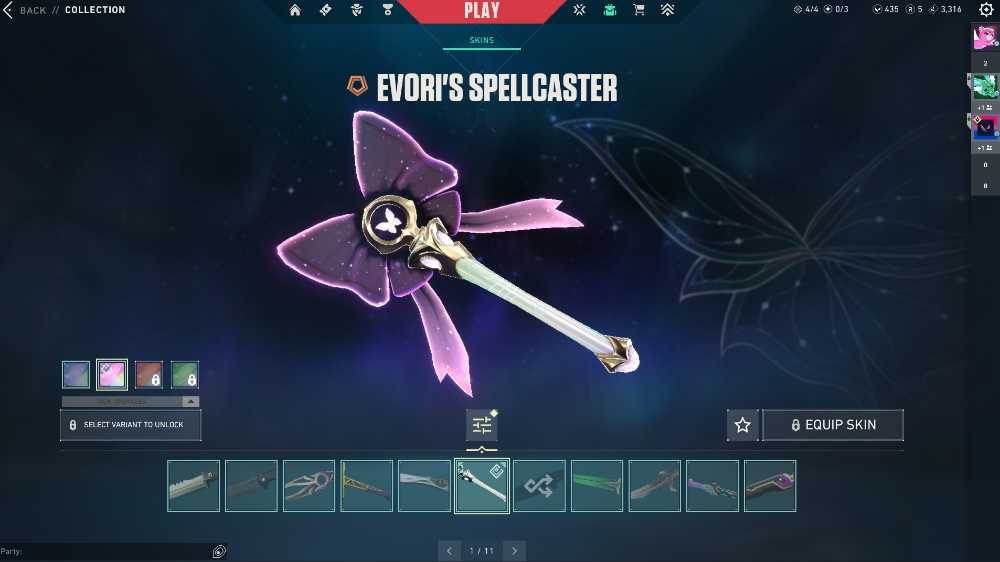
Task: Equip the Evori's Spellcaster skin
Action: [x=833, y=425]
